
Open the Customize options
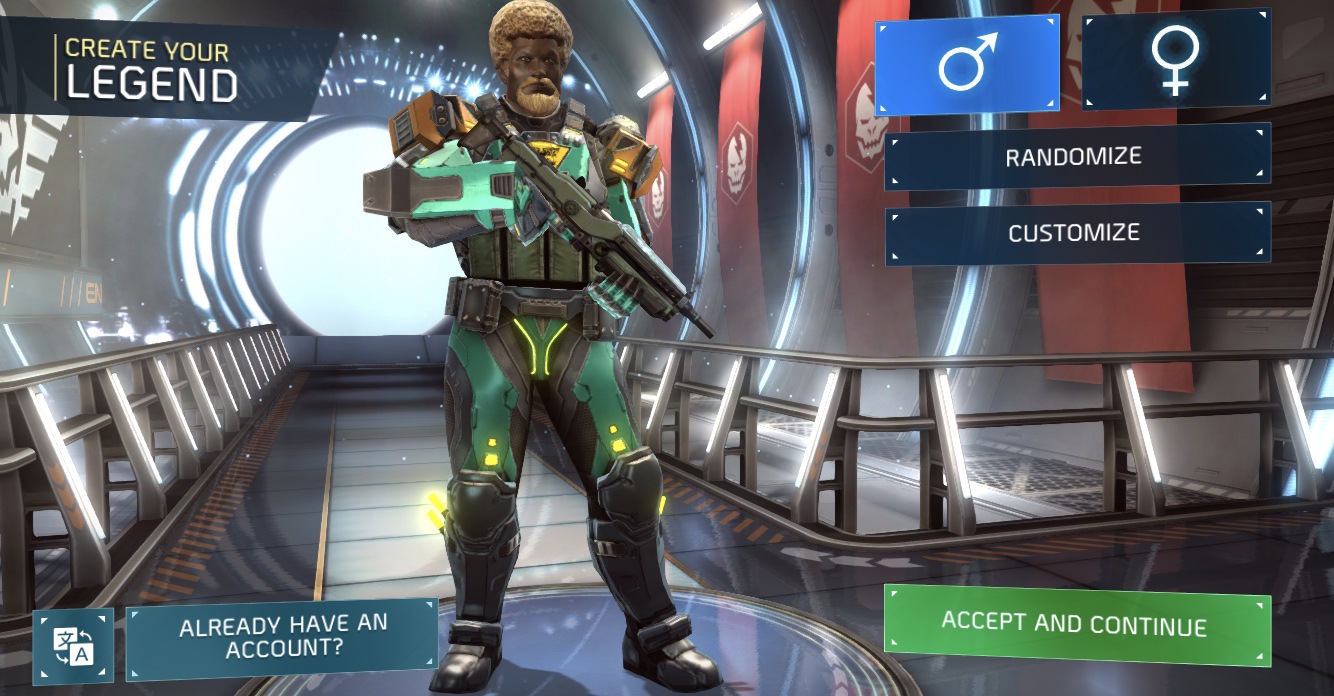[1077, 233]
